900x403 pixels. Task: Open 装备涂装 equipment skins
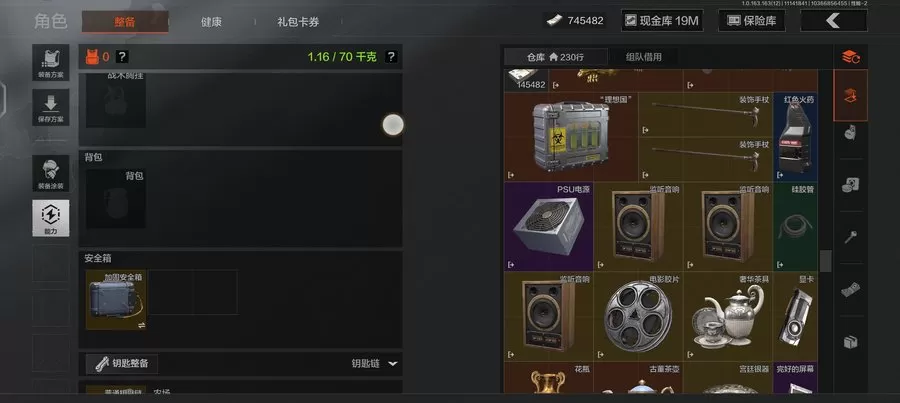(51, 172)
